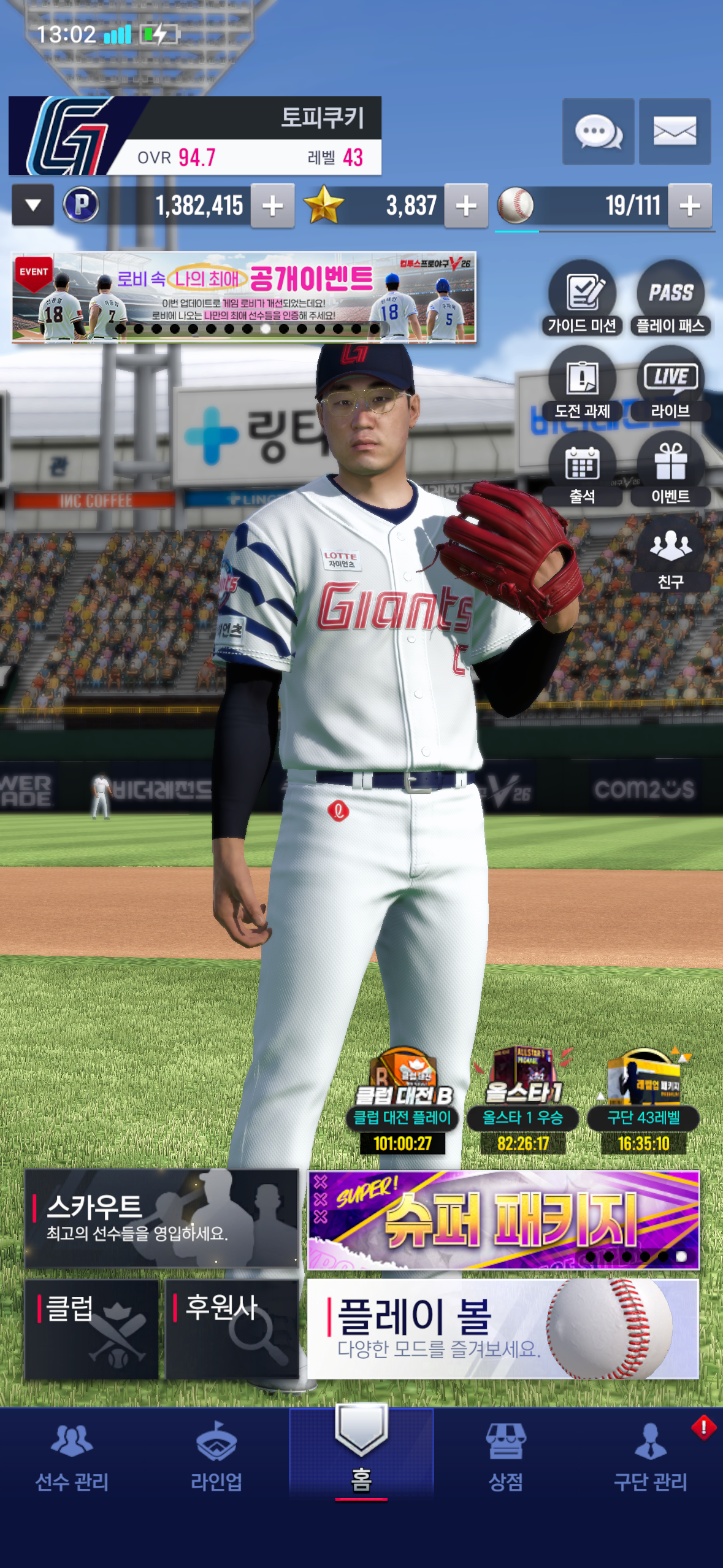The image size is (723, 1568).
Task: Open 도전 과제 challenges
Action: pyautogui.click(x=582, y=383)
